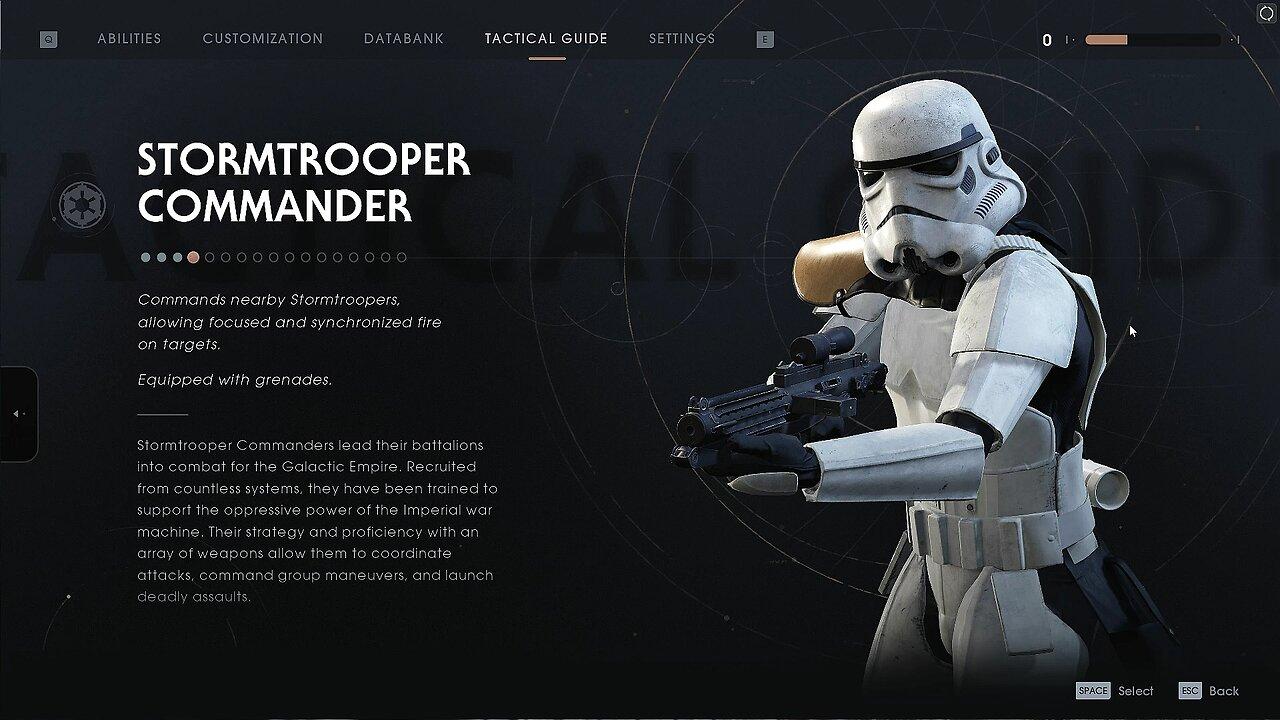Viewport: 1280px width, 720px height.
Task: Open the CUSTOMIZATION tab
Action: [x=262, y=38]
